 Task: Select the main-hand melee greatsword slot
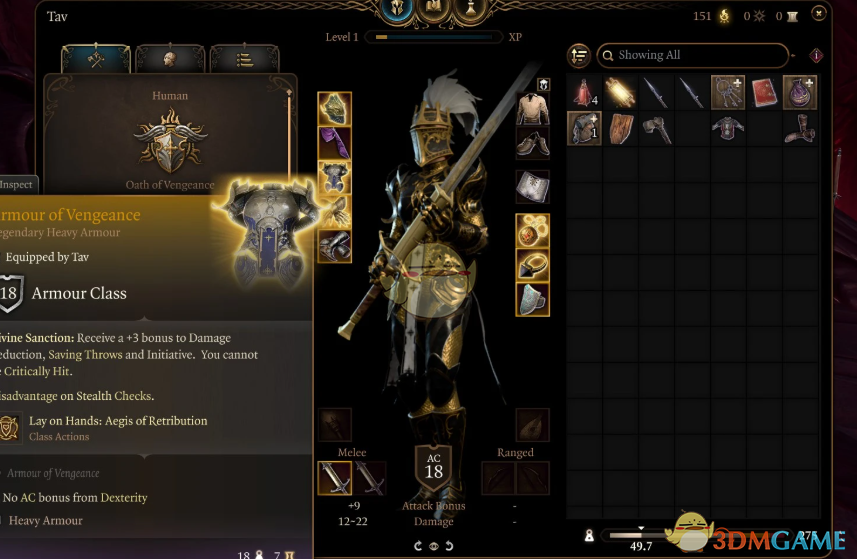[335, 478]
